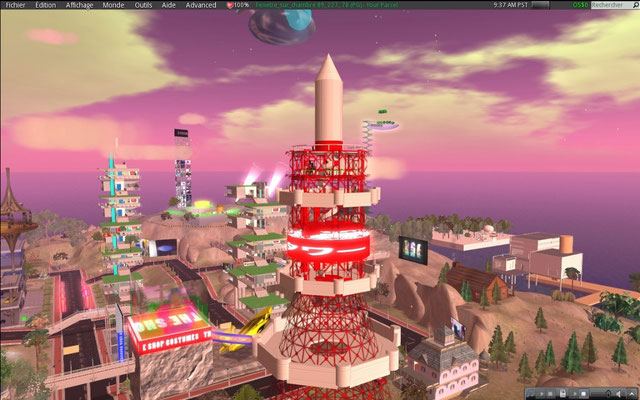This screenshot has height=400, width=640.
Task: Open the Fichier menu
Action: pos(13,5)
